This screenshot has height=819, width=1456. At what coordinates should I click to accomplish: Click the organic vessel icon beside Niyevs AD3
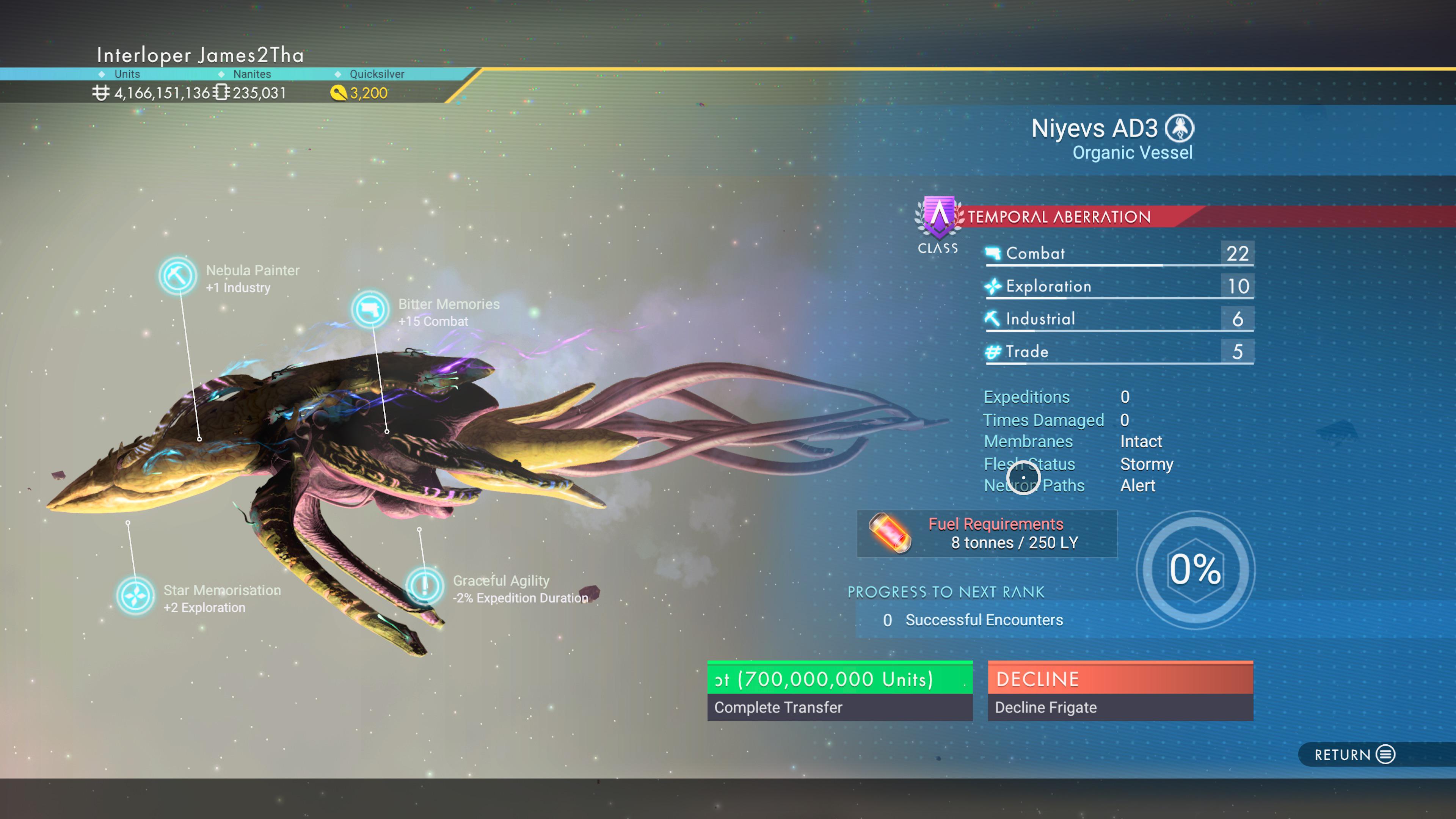1180,128
